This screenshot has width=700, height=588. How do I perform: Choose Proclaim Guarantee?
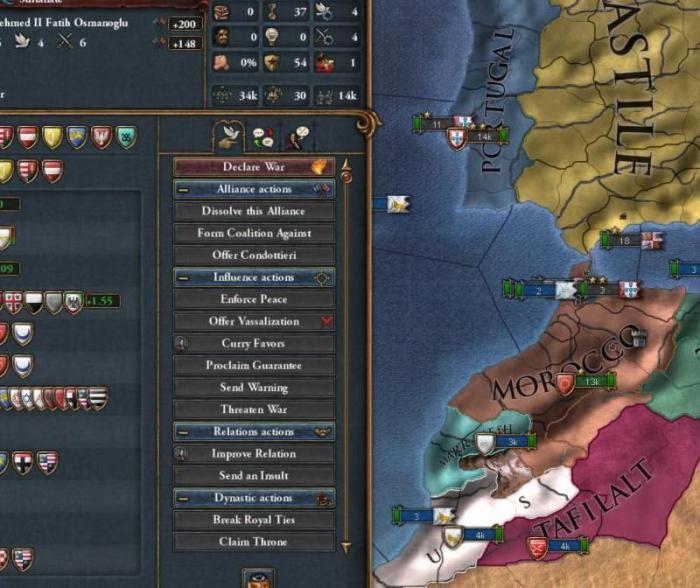tap(254, 365)
